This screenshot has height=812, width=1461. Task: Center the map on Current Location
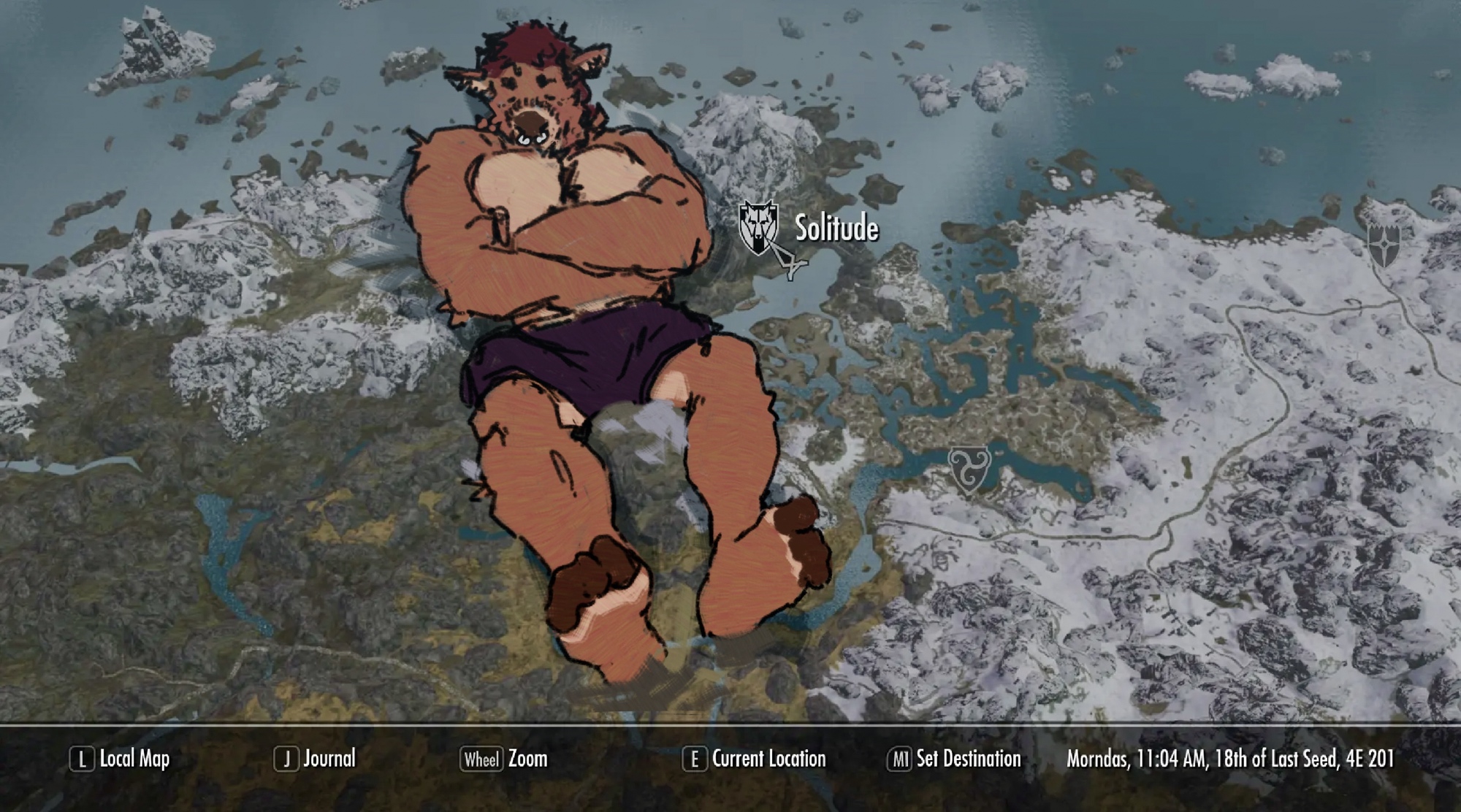(755, 759)
